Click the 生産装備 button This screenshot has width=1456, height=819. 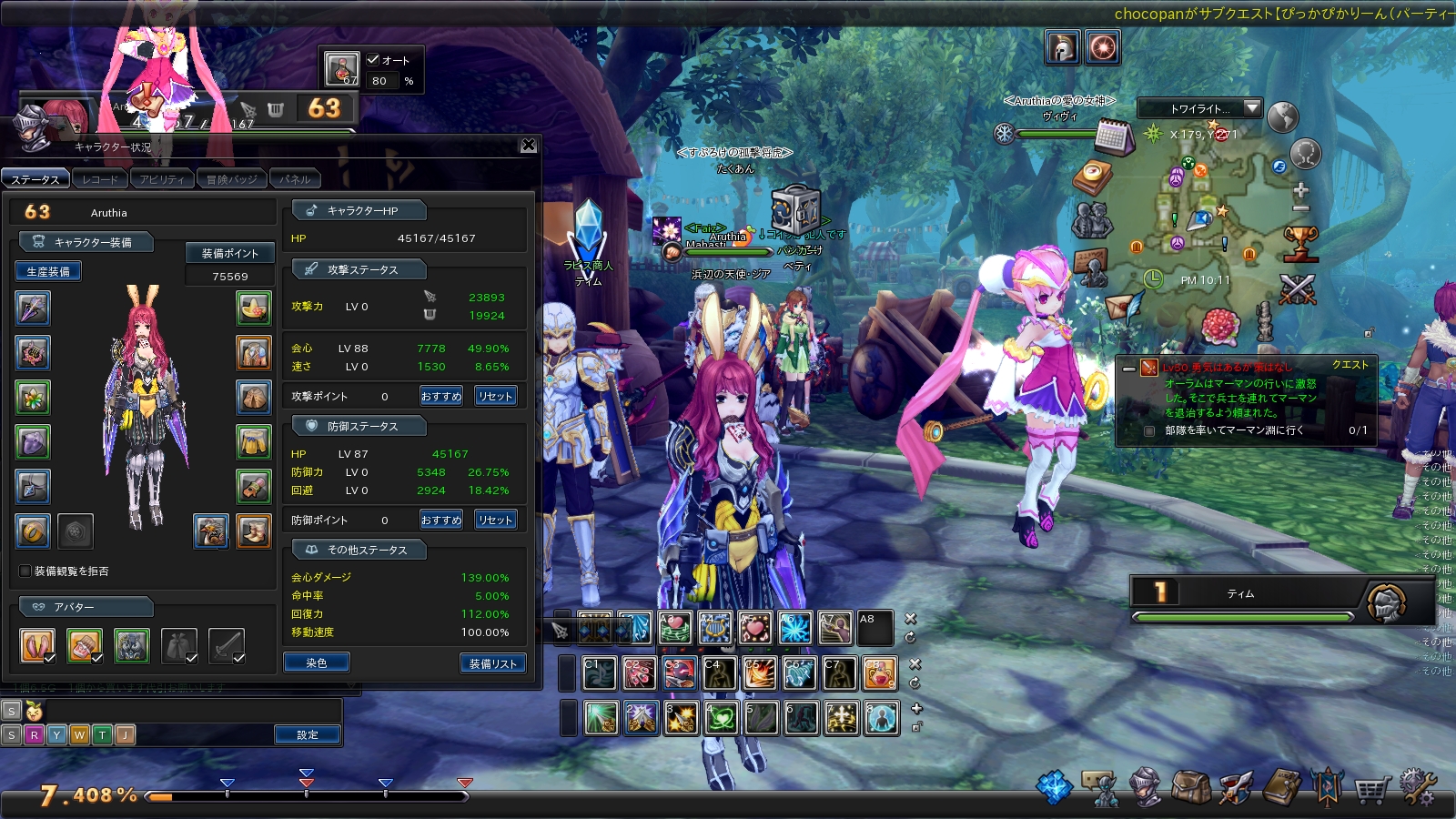[x=48, y=271]
